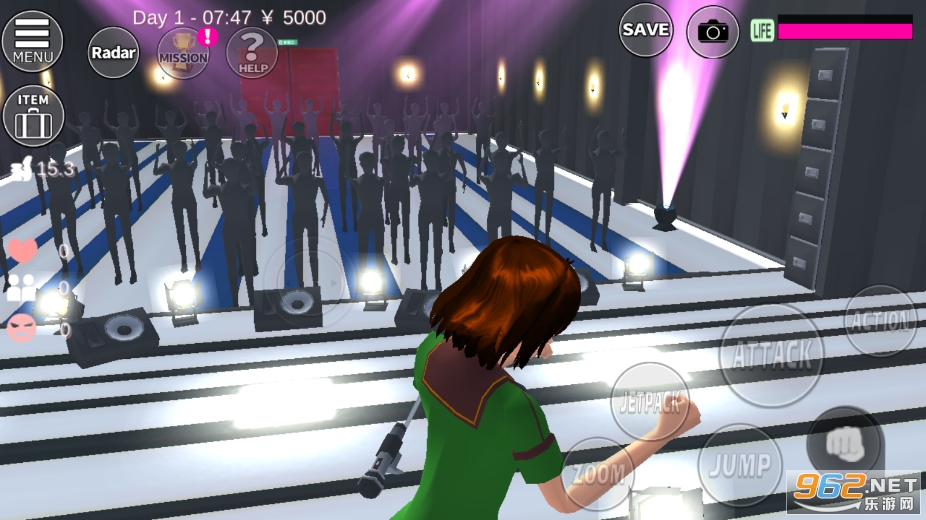926x520 pixels.
Task: Hit the ATTACK button
Action: click(x=771, y=355)
